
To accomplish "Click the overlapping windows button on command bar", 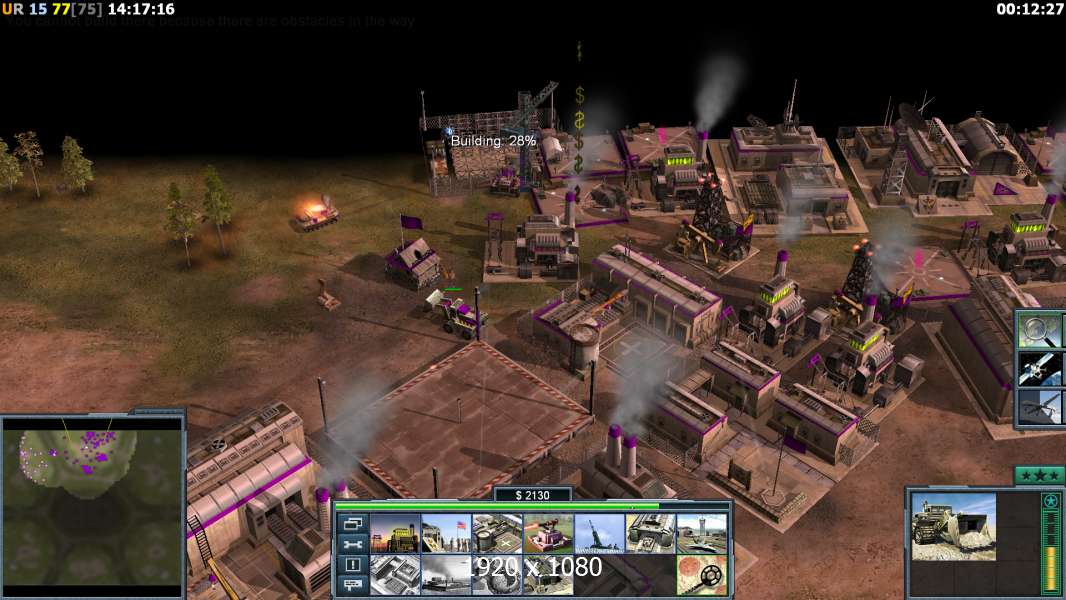I will coord(351,524).
